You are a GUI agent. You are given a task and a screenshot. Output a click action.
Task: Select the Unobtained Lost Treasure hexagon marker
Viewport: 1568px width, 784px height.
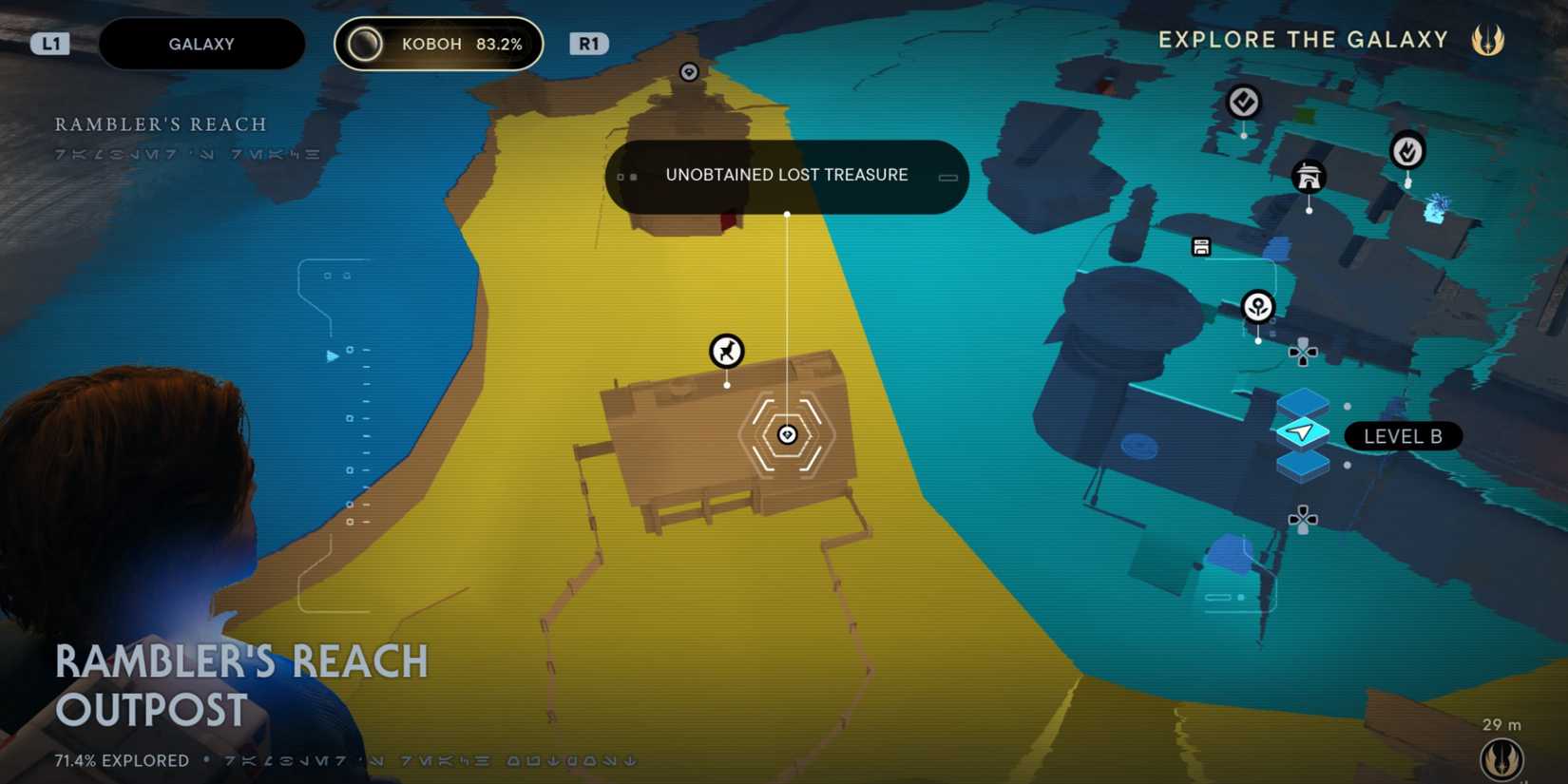pyautogui.click(x=786, y=434)
